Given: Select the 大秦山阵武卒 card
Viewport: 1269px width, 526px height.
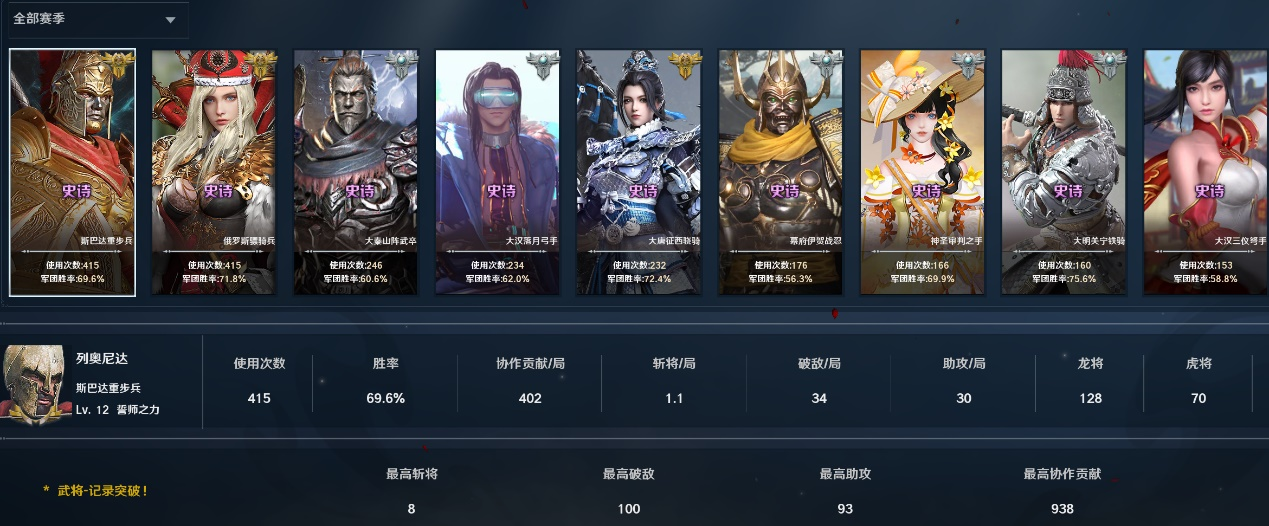Looking at the screenshot, I should [356, 172].
